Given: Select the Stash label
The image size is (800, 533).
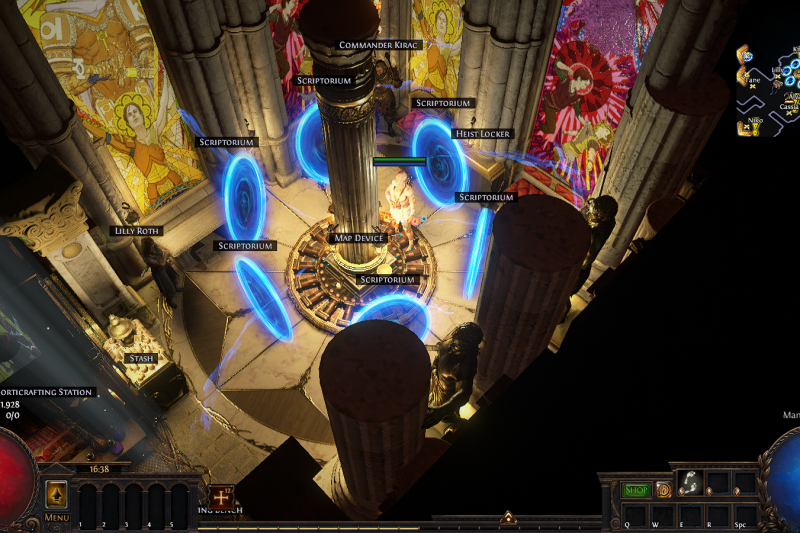Looking at the screenshot, I should pyautogui.click(x=141, y=357).
